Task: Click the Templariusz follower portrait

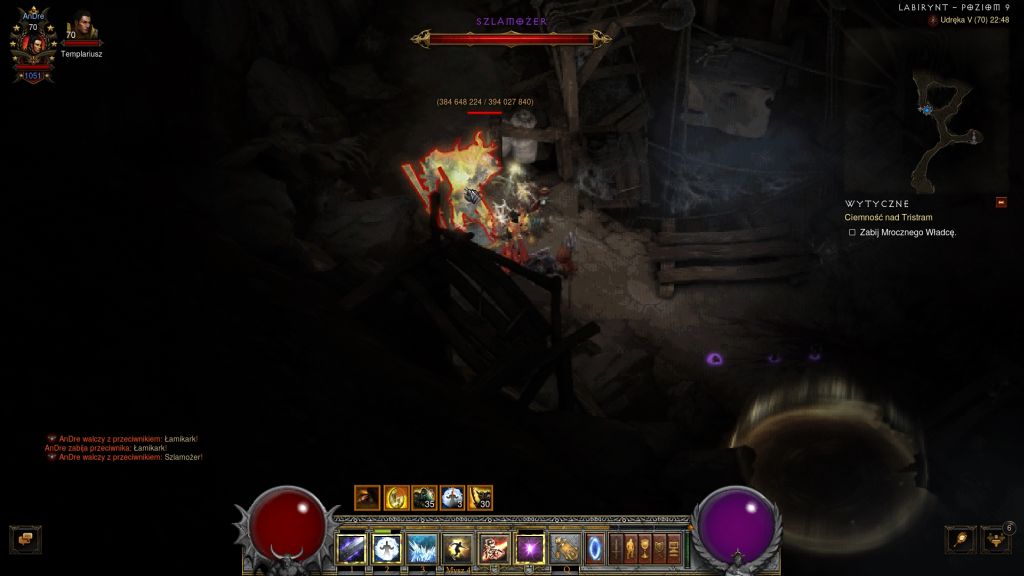Action: click(x=81, y=28)
